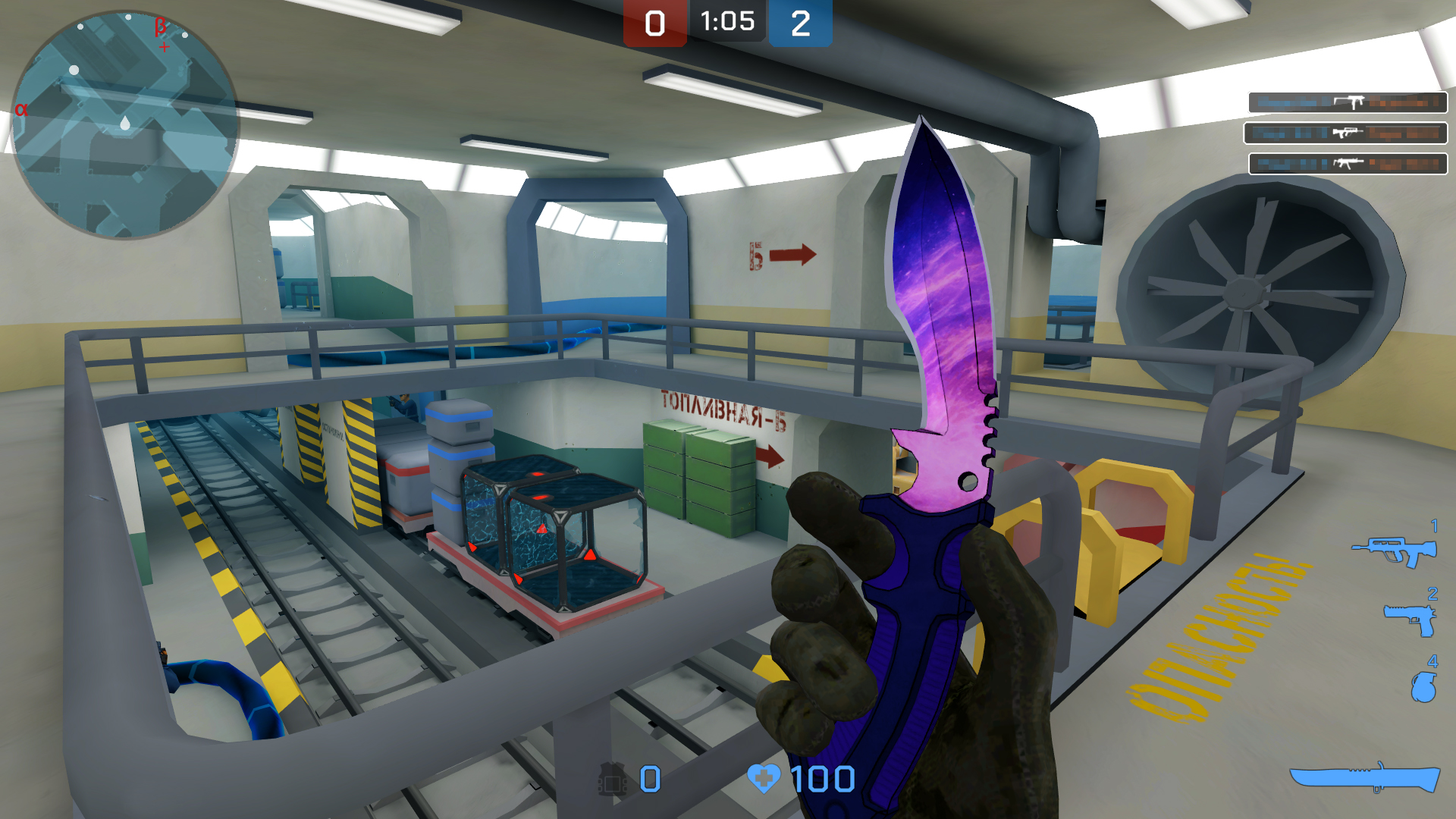
Task: Click the round timer showing 1:05
Action: (726, 21)
